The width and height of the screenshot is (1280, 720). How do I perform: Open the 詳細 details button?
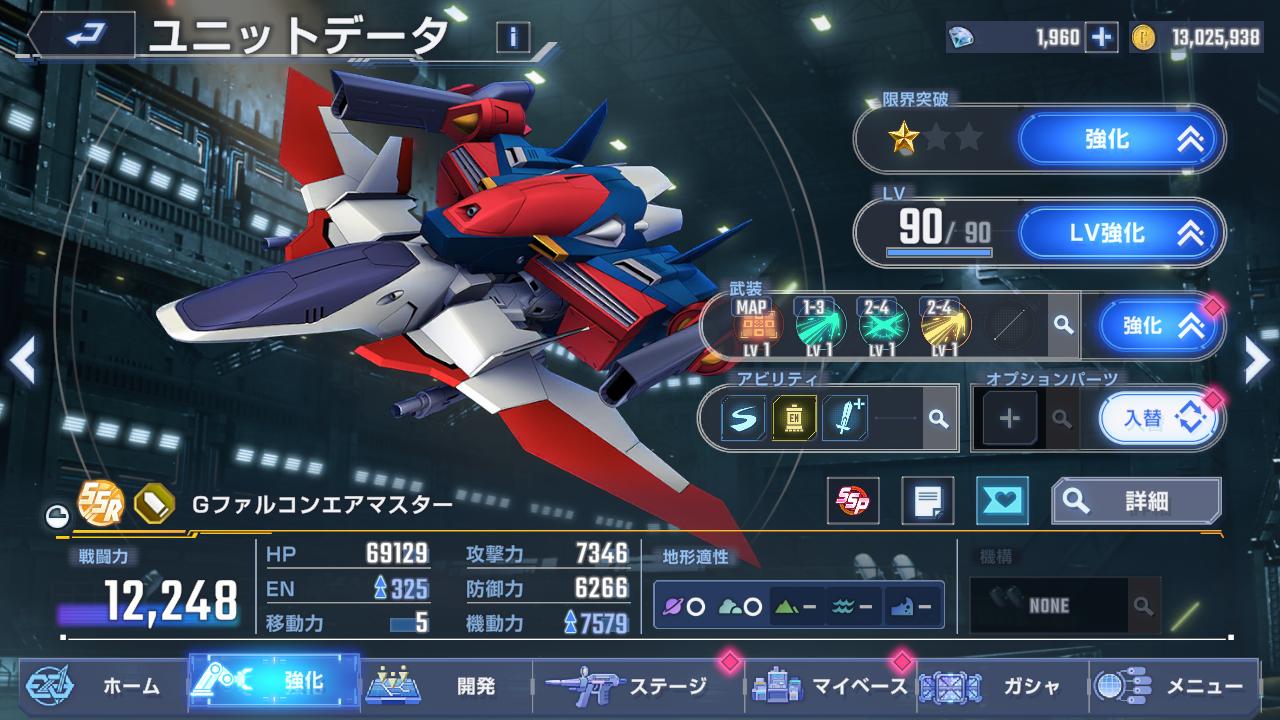(x=1136, y=501)
